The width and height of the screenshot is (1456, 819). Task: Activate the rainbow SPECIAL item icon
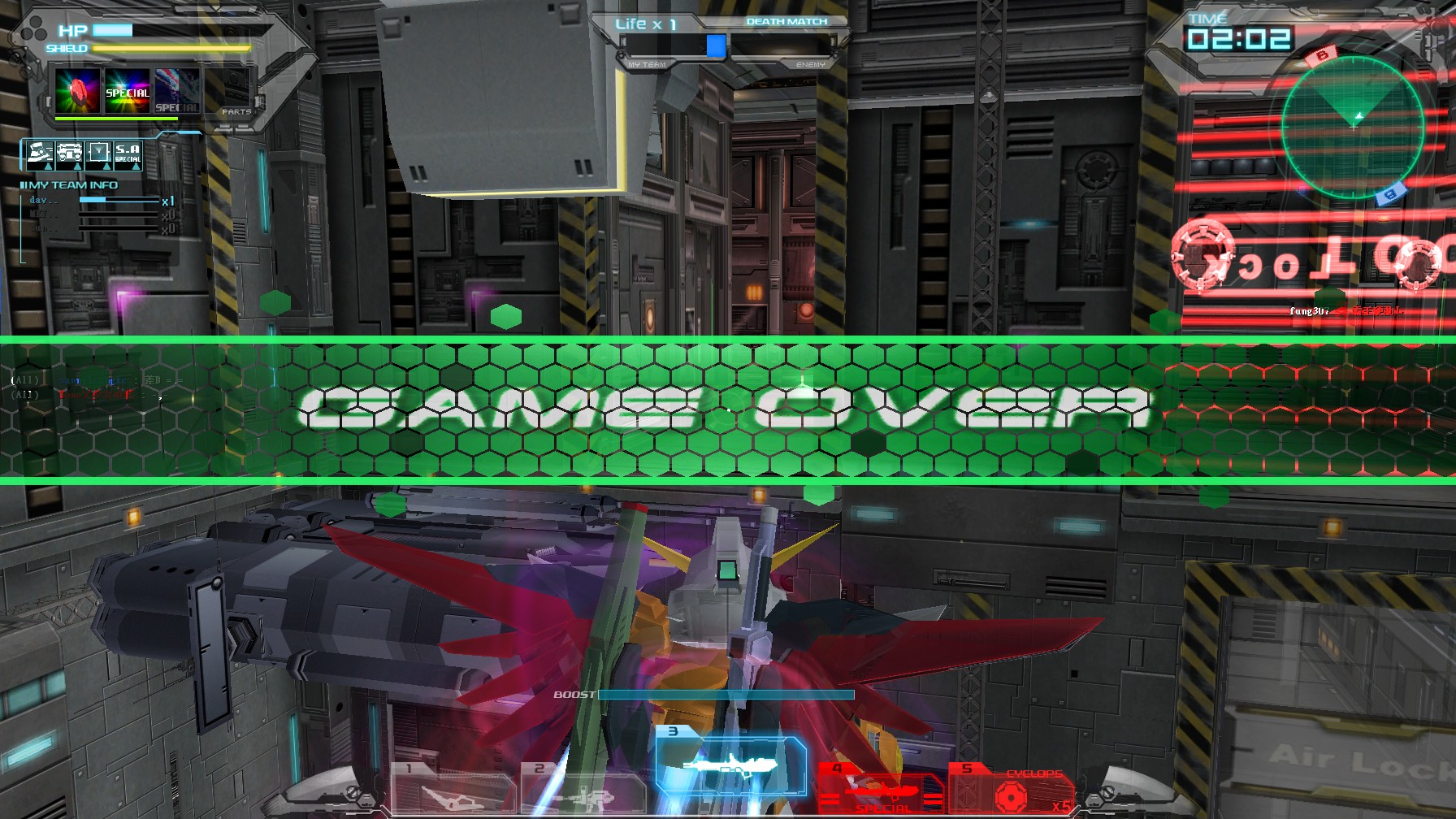coord(128,92)
